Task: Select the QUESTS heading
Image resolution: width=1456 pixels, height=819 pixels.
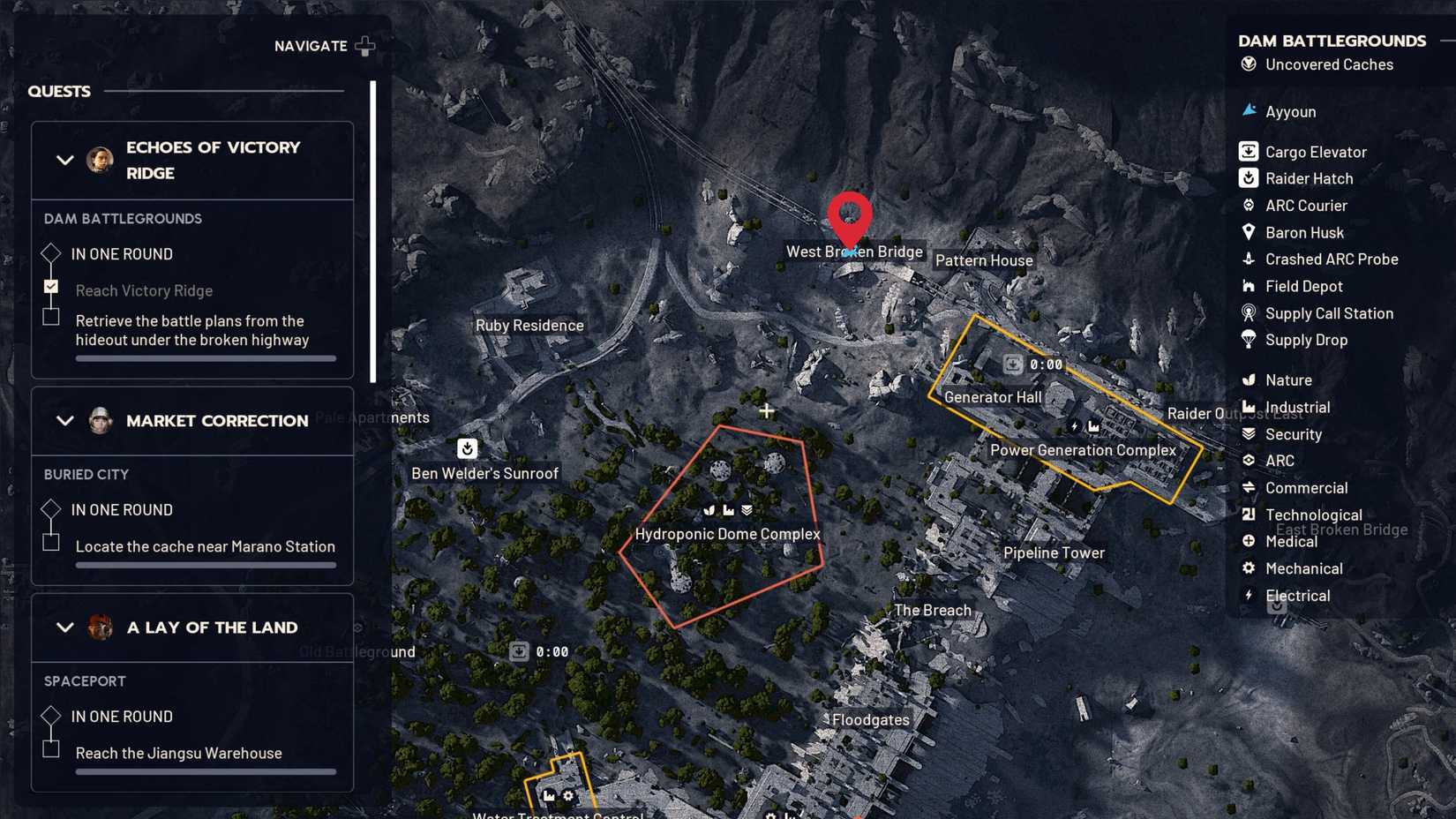Action: pos(58,91)
